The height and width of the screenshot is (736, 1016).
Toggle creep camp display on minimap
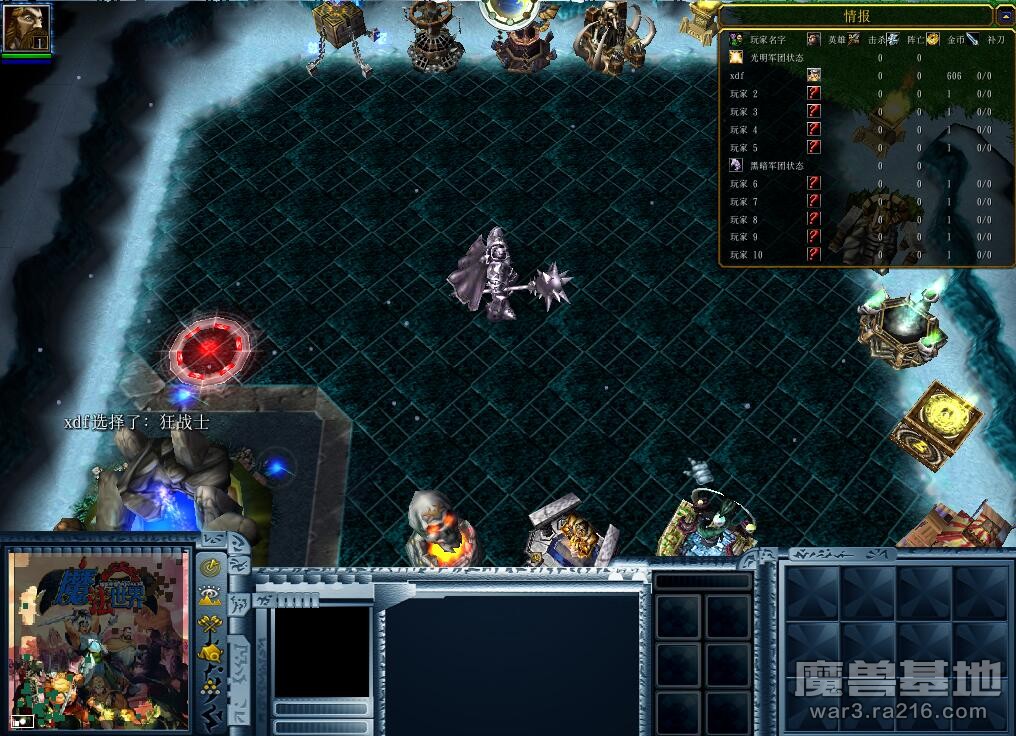point(211,655)
